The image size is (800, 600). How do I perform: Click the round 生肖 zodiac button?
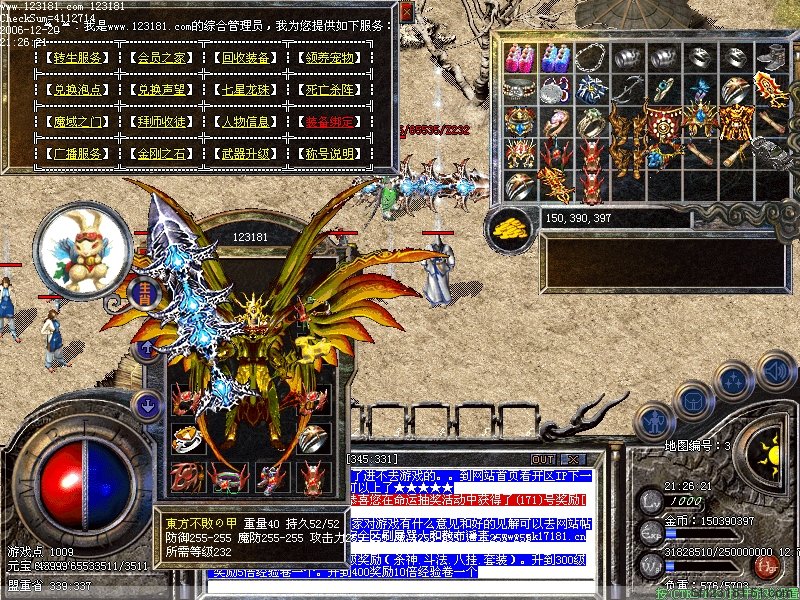[142, 292]
